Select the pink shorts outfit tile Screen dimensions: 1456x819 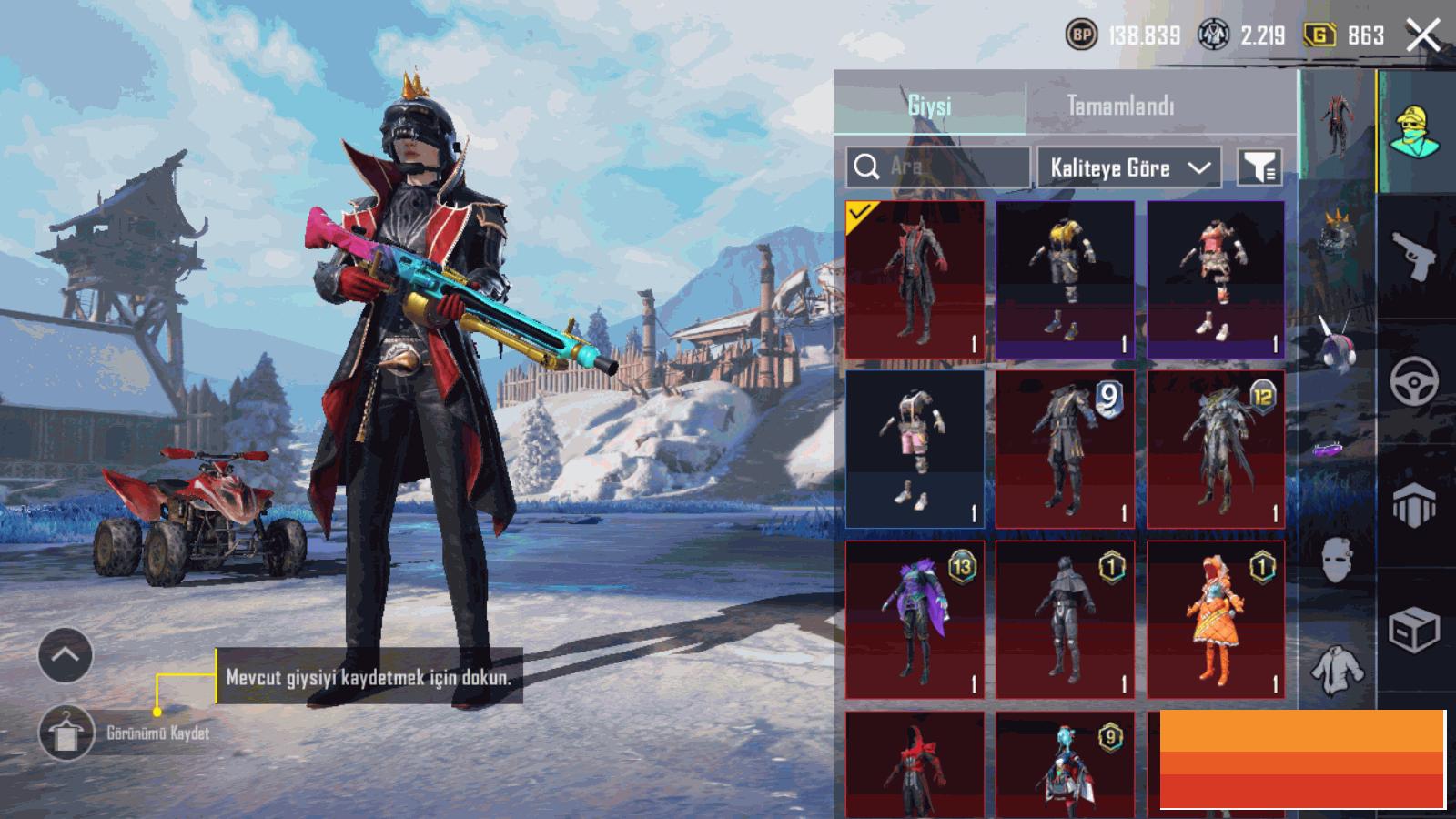(915, 450)
